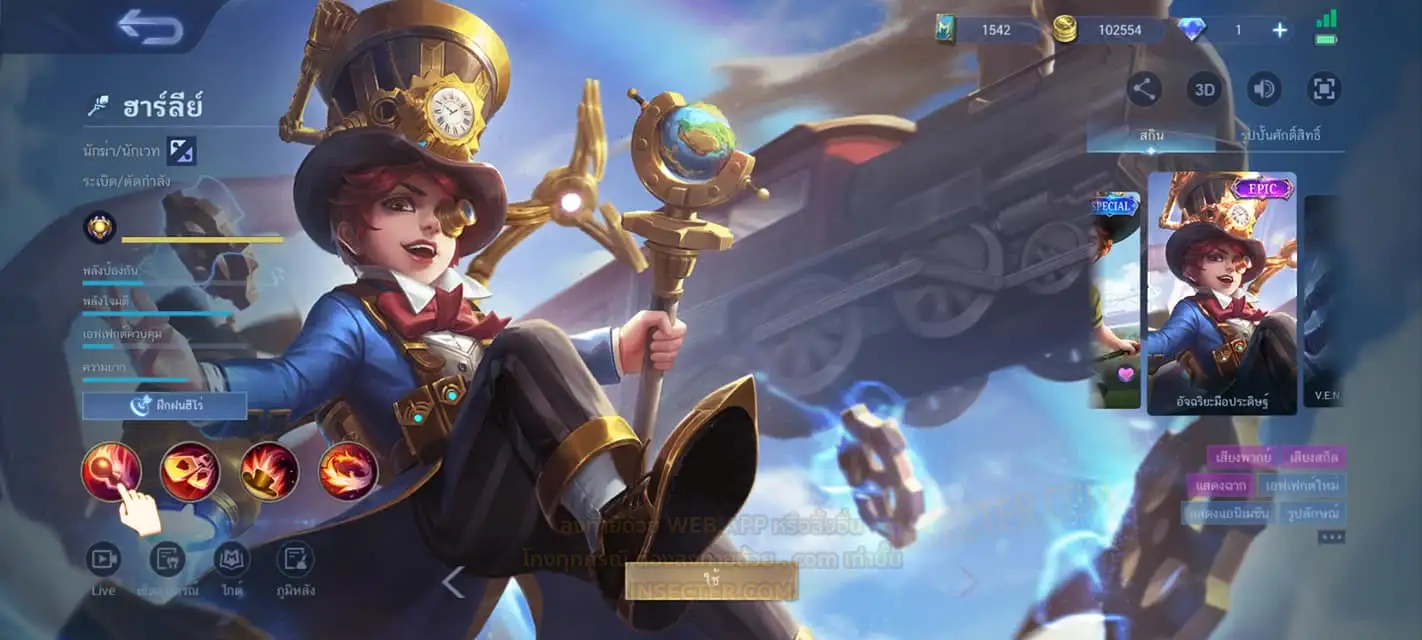This screenshot has height=640, width=1422.
Task: Select the fire ring skill icon
Action: click(348, 470)
